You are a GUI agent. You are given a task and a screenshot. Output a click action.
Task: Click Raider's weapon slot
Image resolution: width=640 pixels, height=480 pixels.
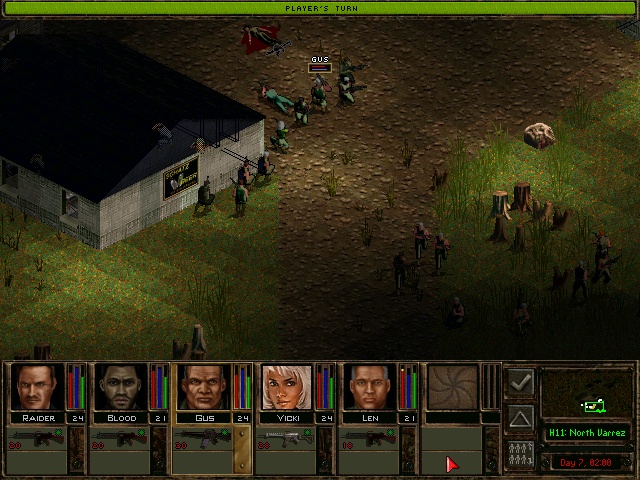coord(37,440)
